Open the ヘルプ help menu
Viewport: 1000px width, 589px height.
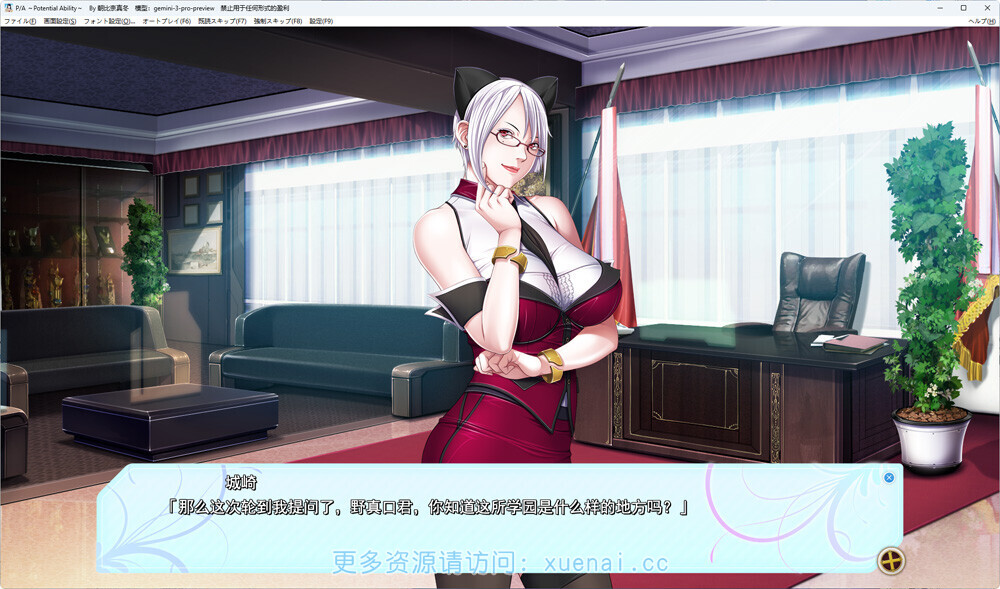click(981, 21)
